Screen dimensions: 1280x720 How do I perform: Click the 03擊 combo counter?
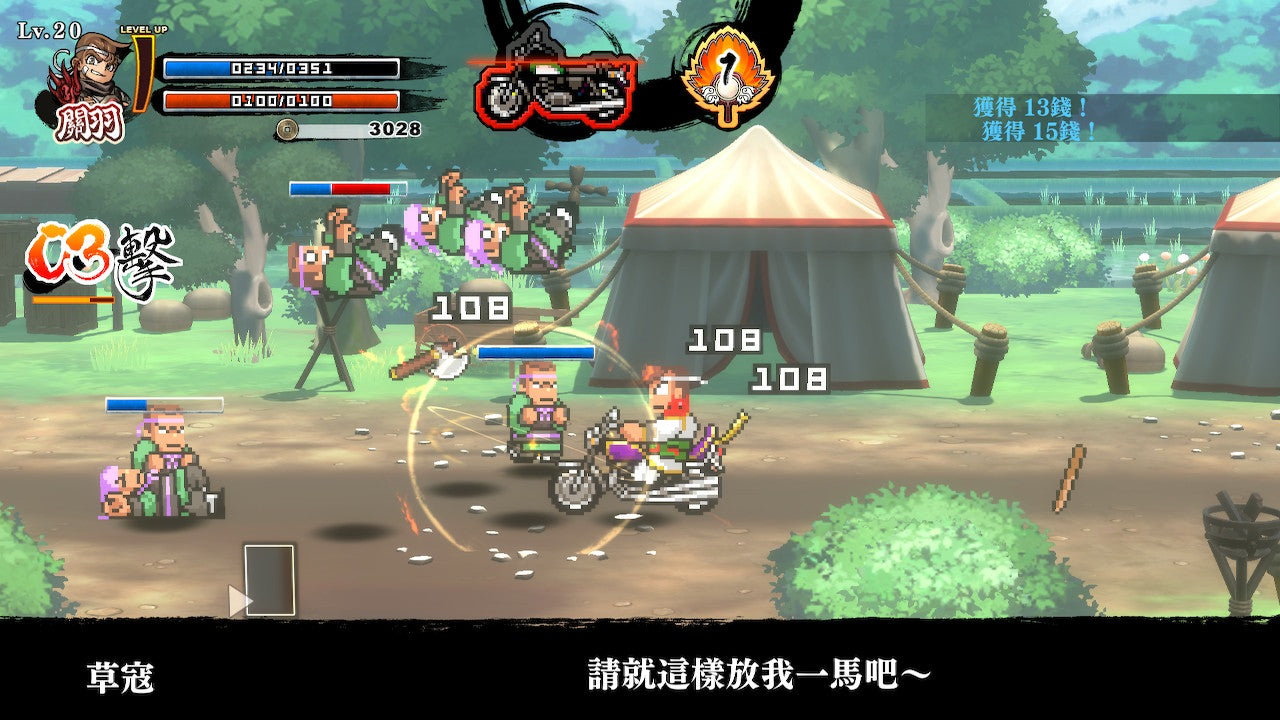[x=100, y=258]
